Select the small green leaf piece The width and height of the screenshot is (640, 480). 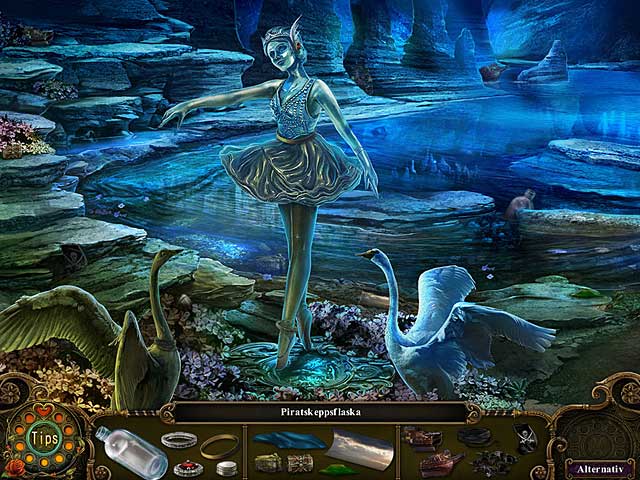pyautogui.click(x=334, y=468)
